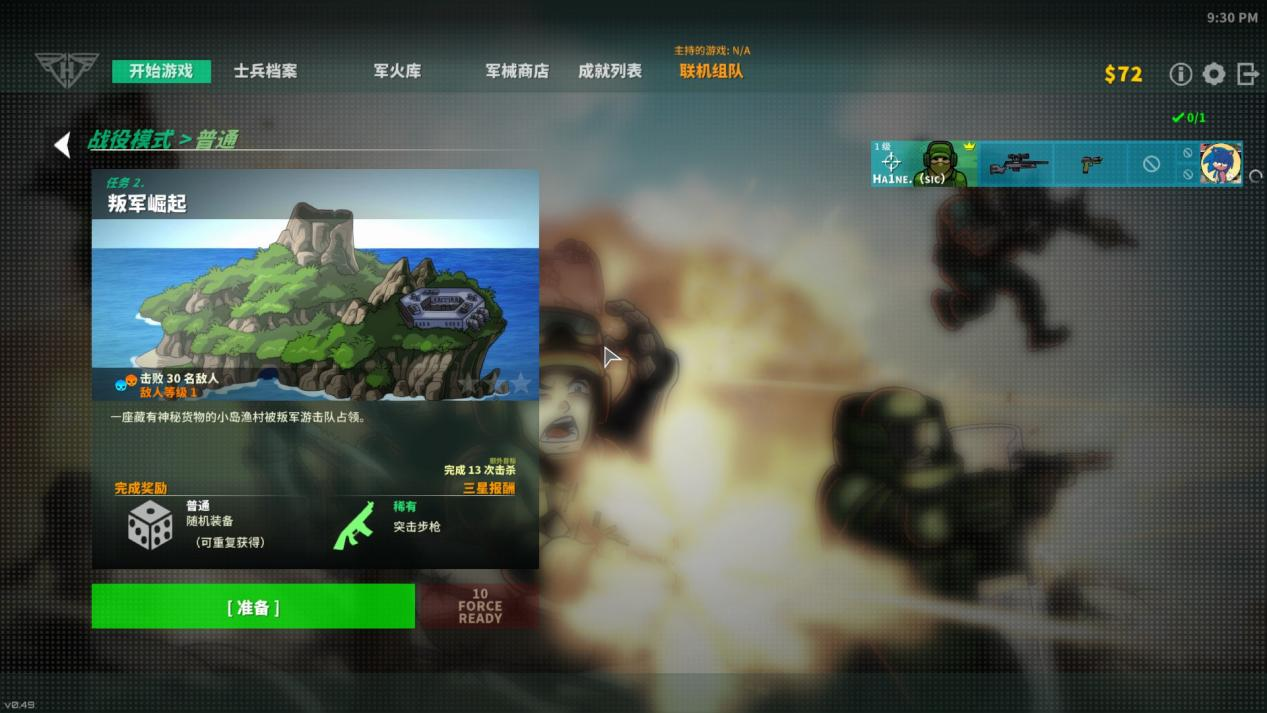Screen dimensions: 1267x713
Task: Choose the sniper rifle weapon slot
Action: click(x=1019, y=164)
